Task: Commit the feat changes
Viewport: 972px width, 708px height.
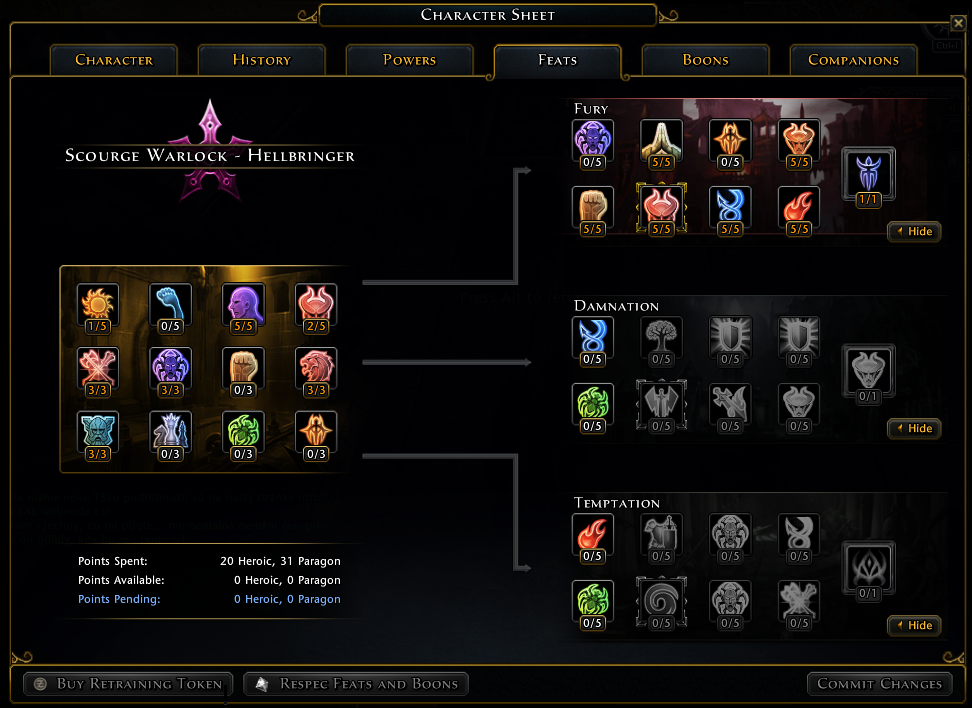Action: click(879, 684)
